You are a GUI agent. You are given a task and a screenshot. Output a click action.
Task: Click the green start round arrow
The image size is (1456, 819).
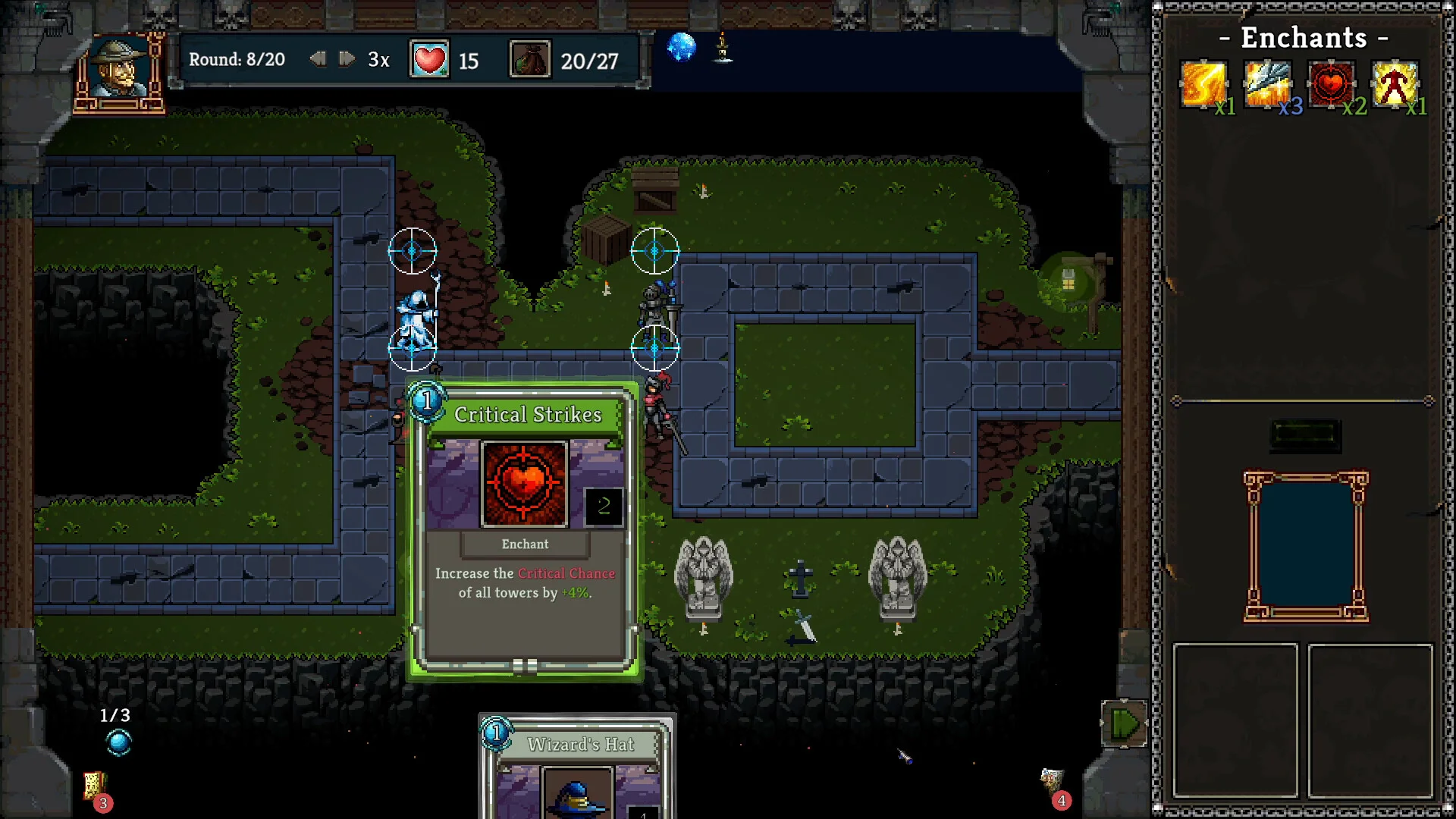point(1123,724)
